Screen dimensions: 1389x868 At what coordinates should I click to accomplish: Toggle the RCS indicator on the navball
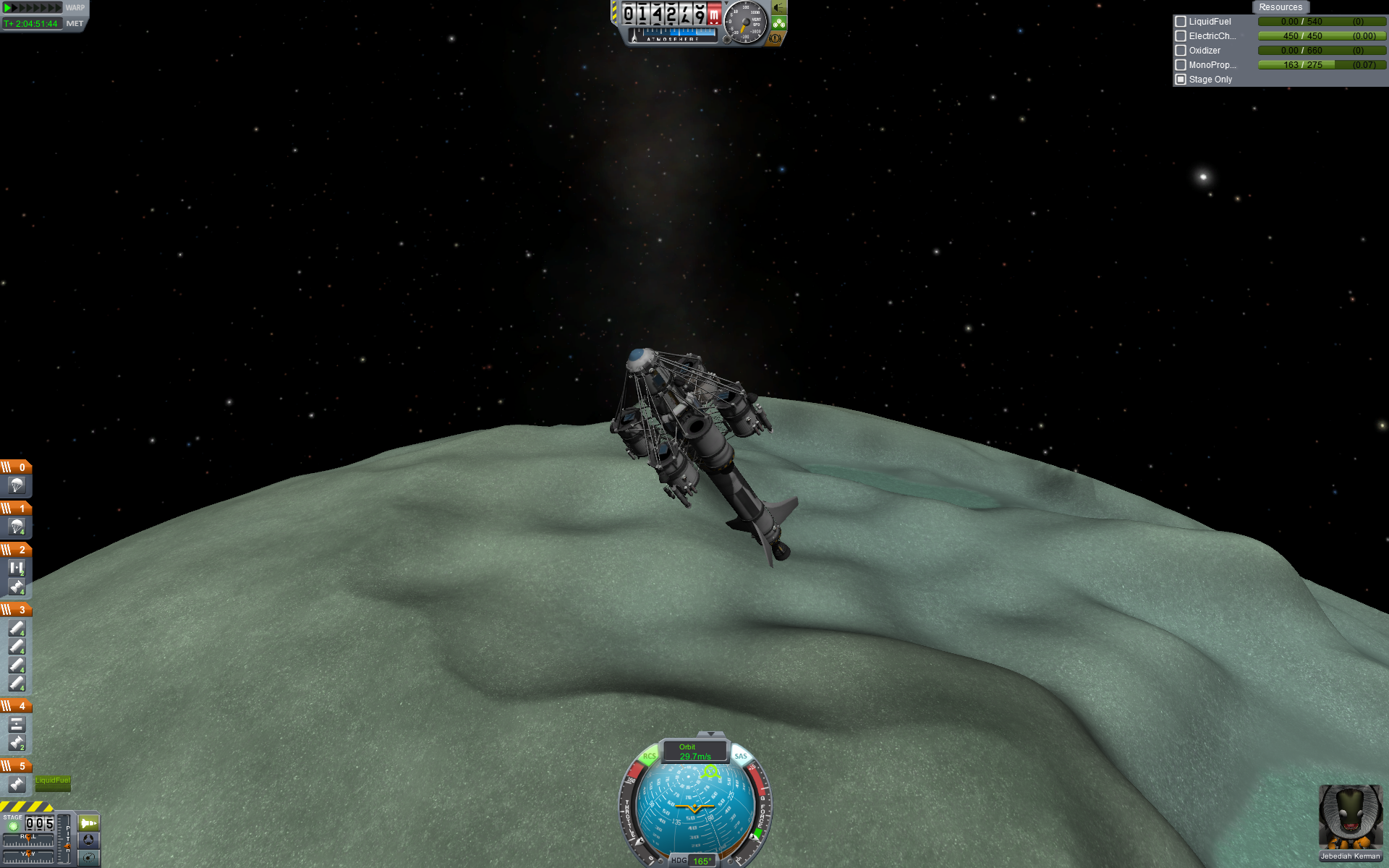[649, 757]
